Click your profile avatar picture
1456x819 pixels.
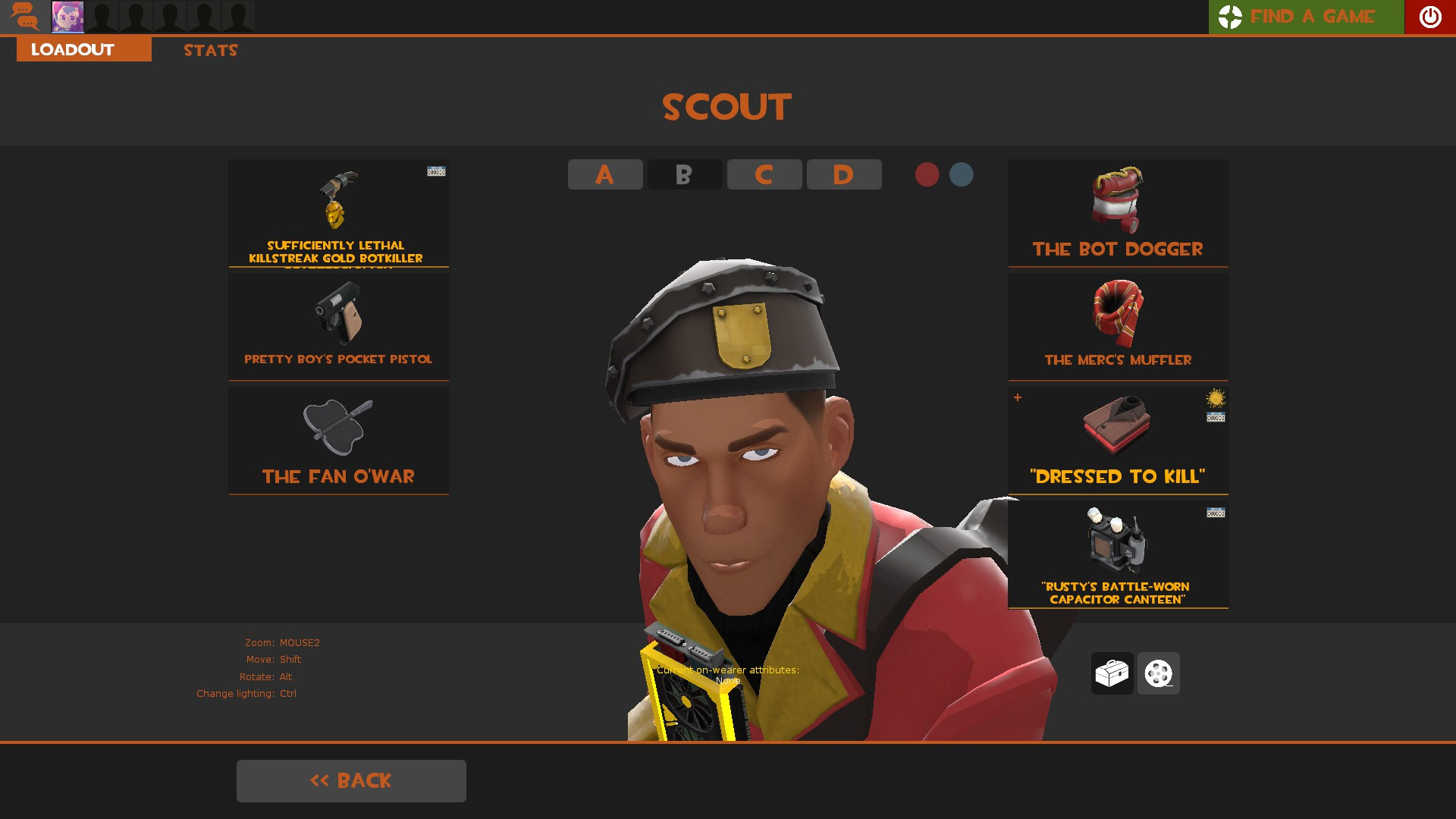pyautogui.click(x=67, y=16)
